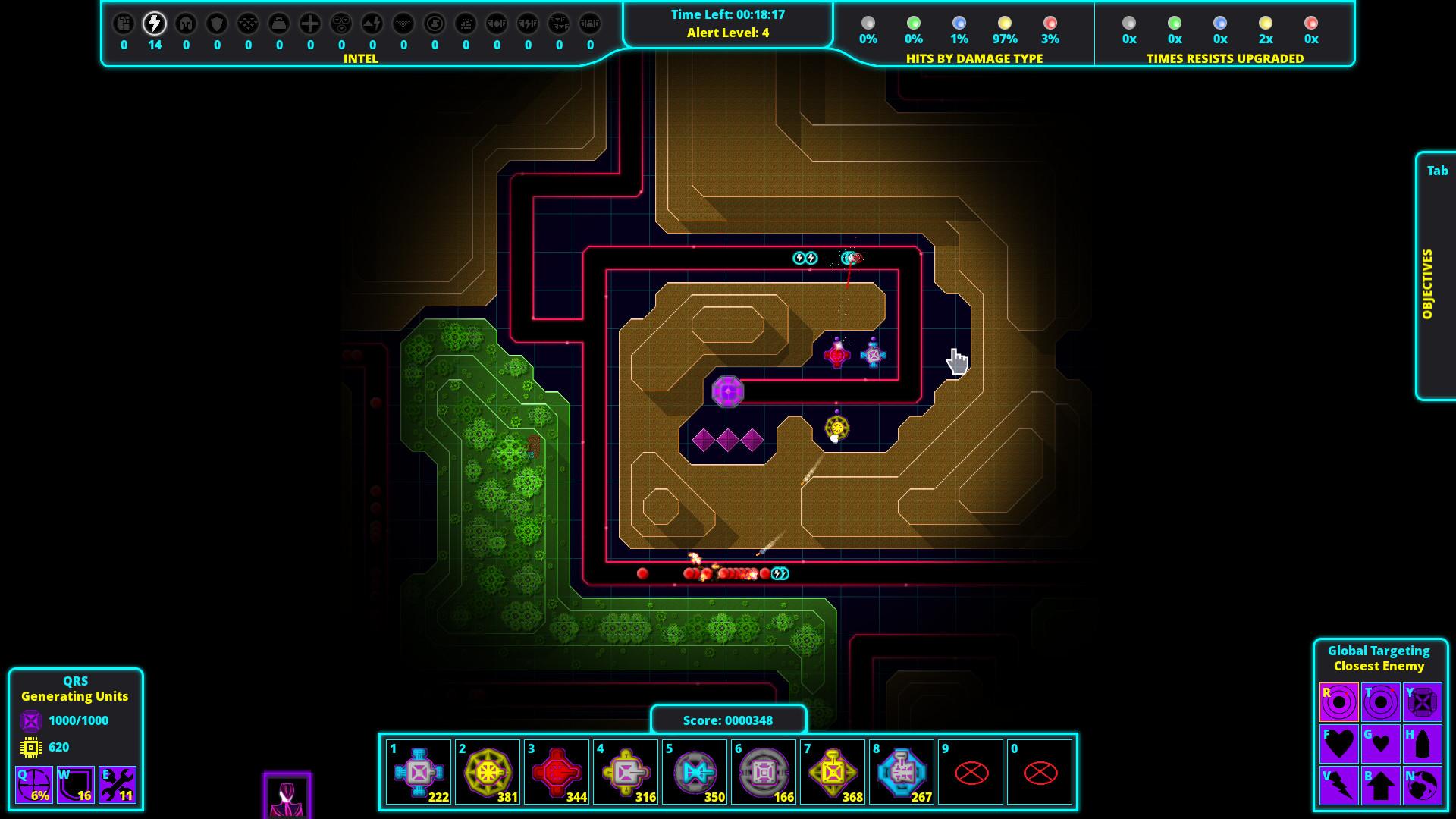Choose the small heart targeting option
Viewport: 1456px width, 819px height.
[1380, 744]
